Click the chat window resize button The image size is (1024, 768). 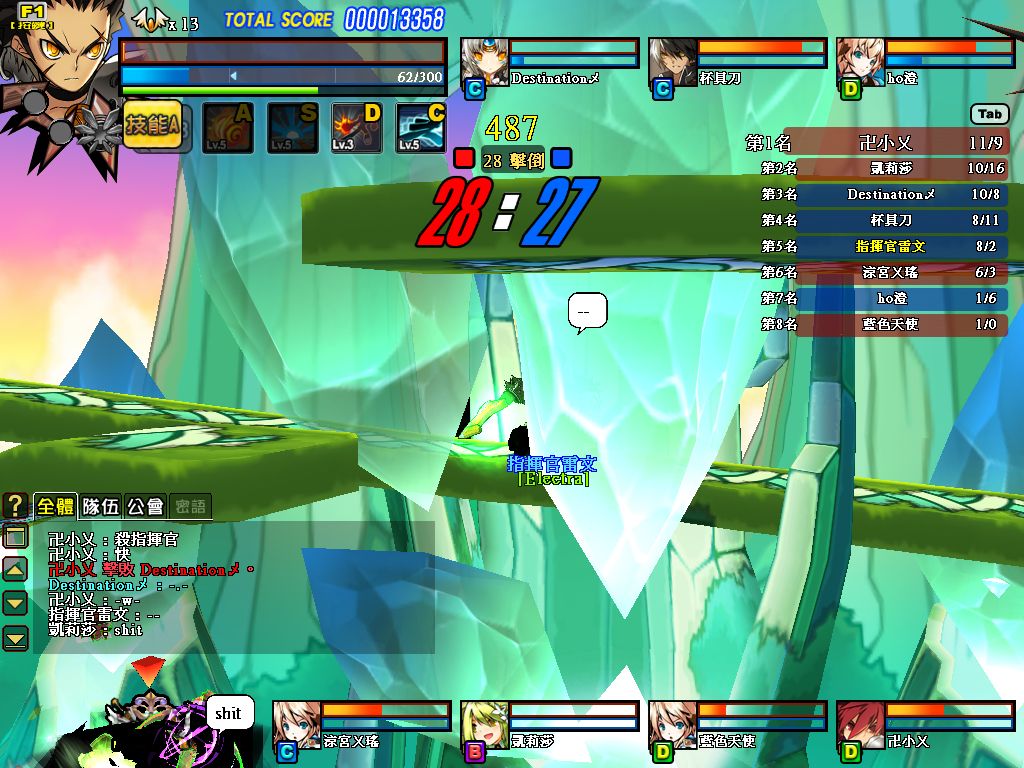(15, 538)
